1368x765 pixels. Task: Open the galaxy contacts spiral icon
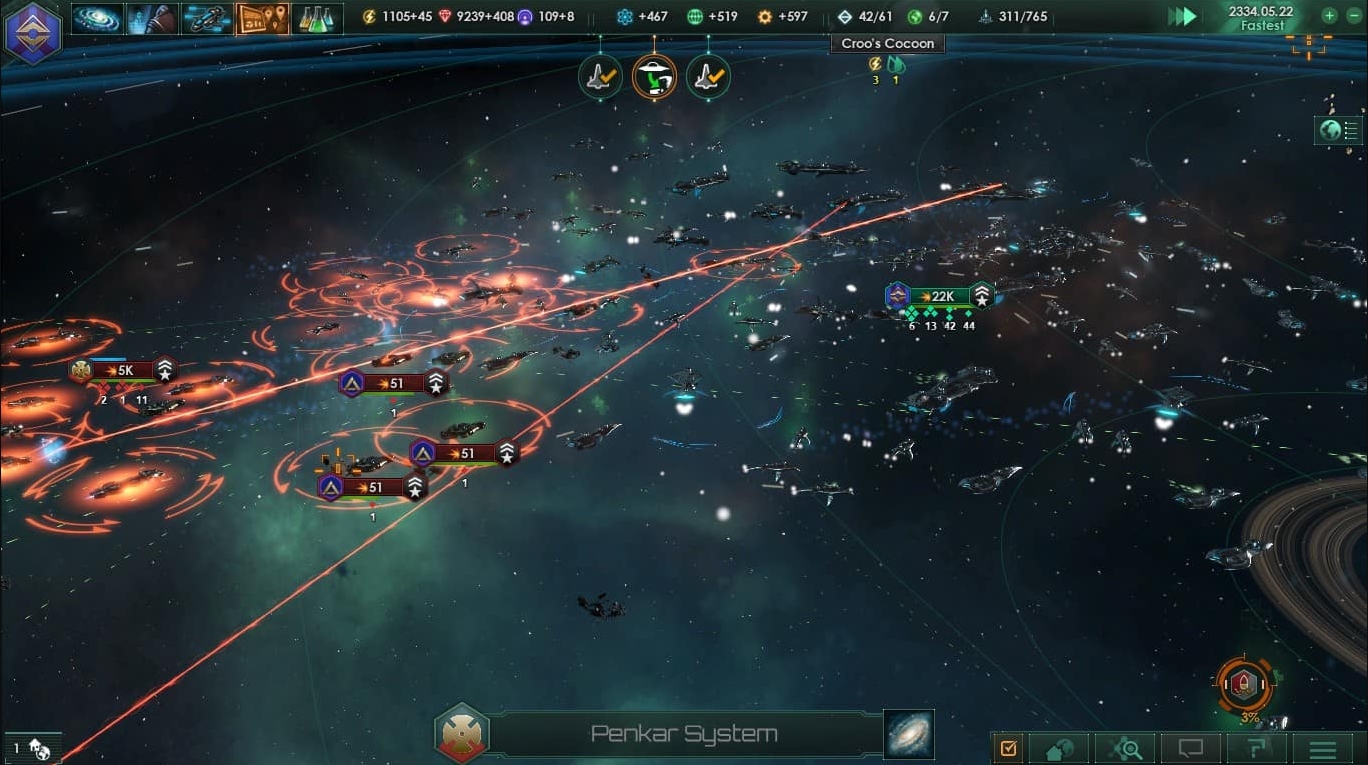pyautogui.click(x=95, y=17)
